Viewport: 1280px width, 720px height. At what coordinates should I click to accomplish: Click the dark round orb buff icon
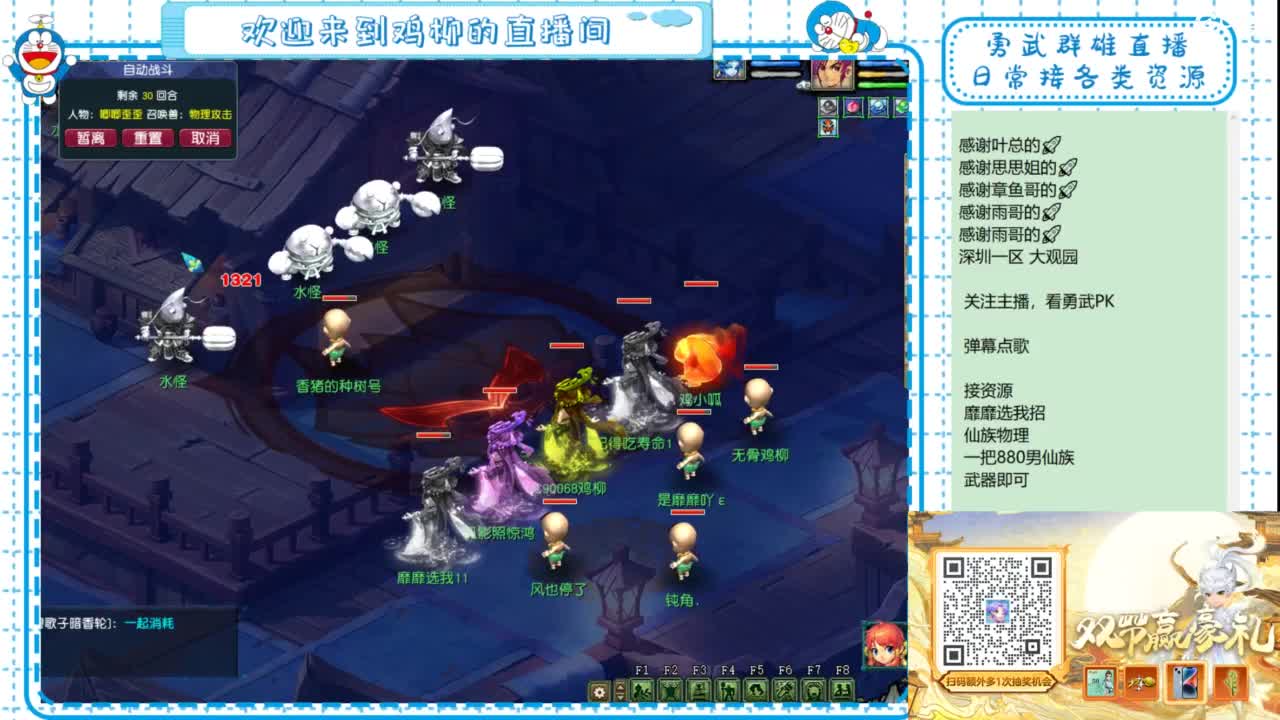tap(828, 107)
